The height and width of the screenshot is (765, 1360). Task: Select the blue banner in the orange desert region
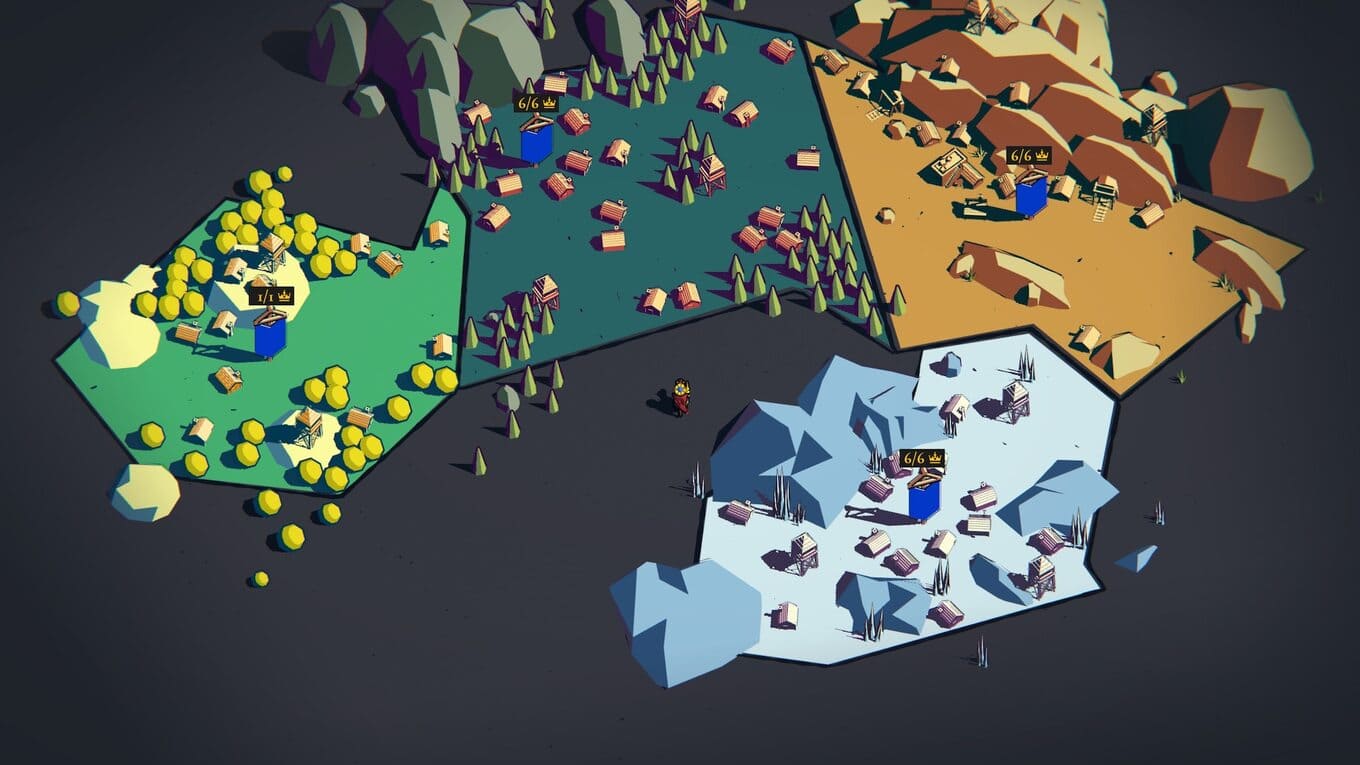point(1031,195)
